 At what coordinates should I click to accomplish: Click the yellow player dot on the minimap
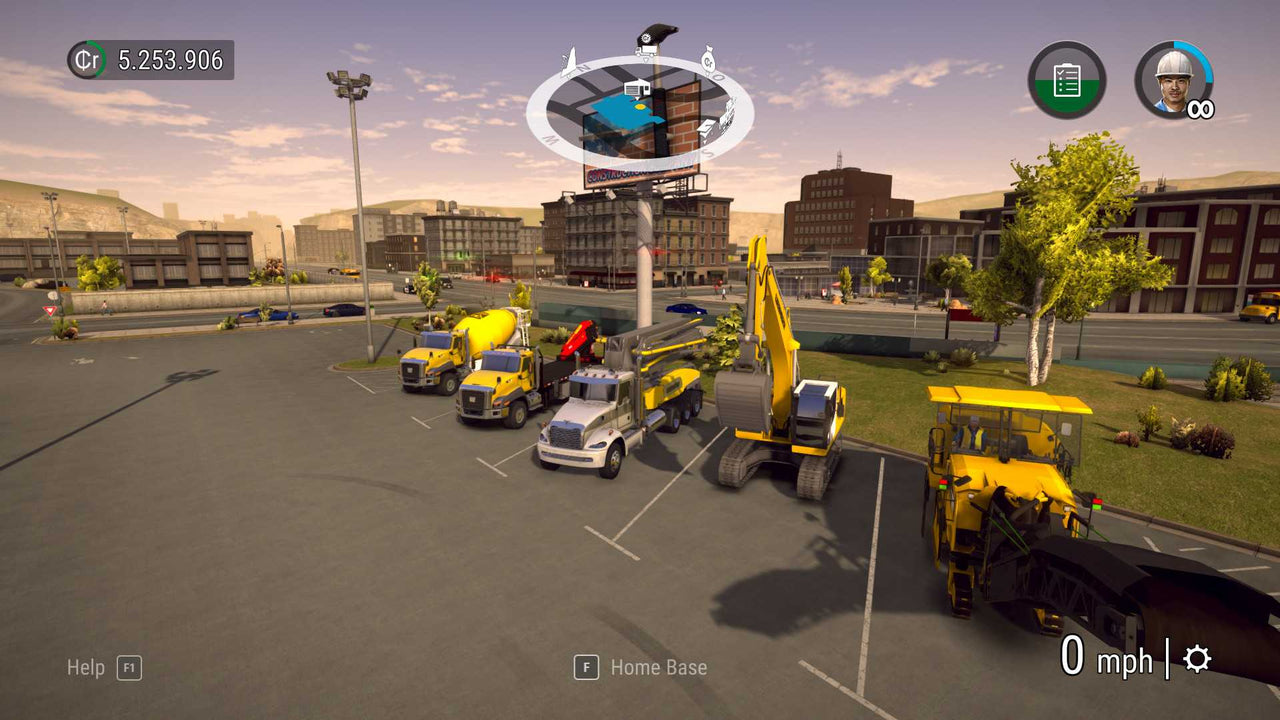(x=639, y=106)
